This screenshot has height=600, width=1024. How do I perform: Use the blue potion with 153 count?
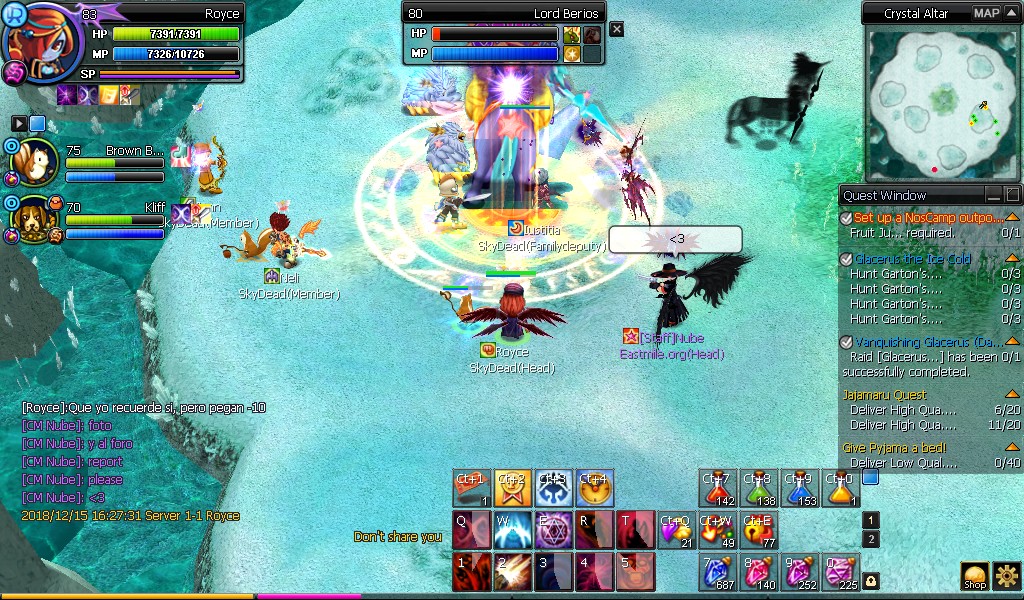click(799, 489)
